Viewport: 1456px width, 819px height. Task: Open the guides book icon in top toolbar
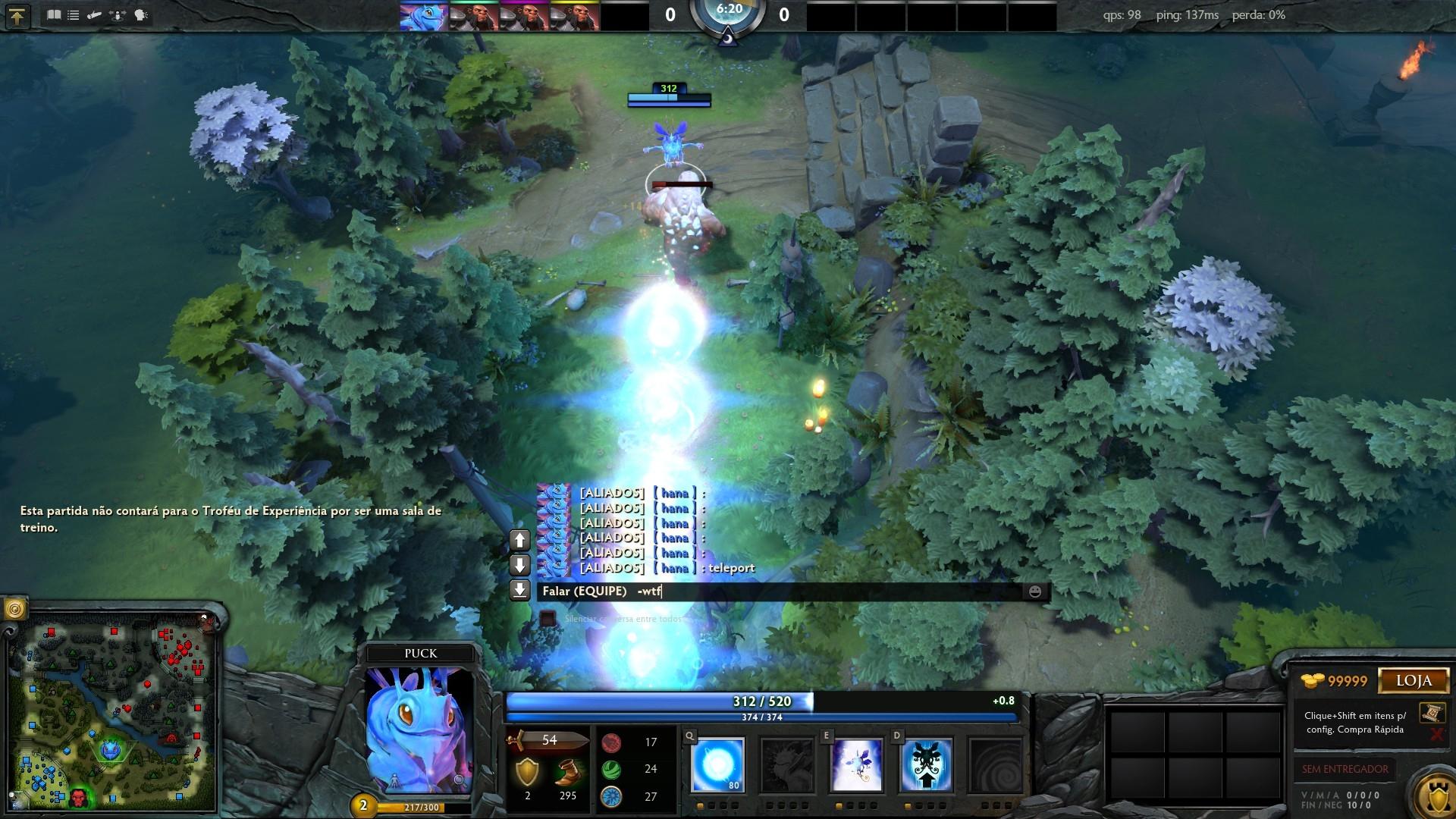(55, 14)
